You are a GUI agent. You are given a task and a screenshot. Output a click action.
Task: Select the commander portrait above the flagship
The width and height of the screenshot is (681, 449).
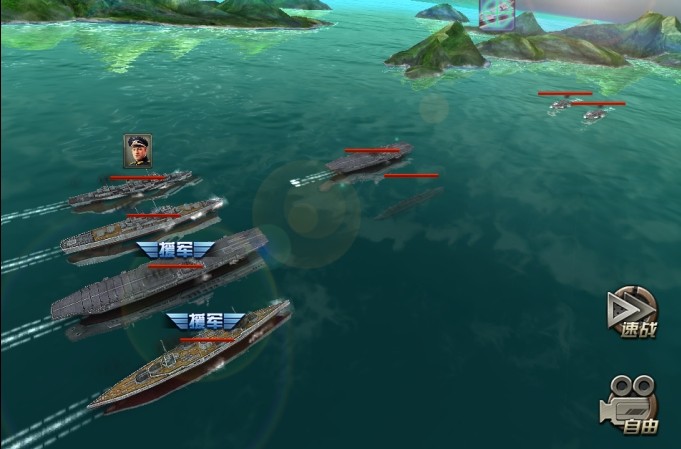point(138,151)
